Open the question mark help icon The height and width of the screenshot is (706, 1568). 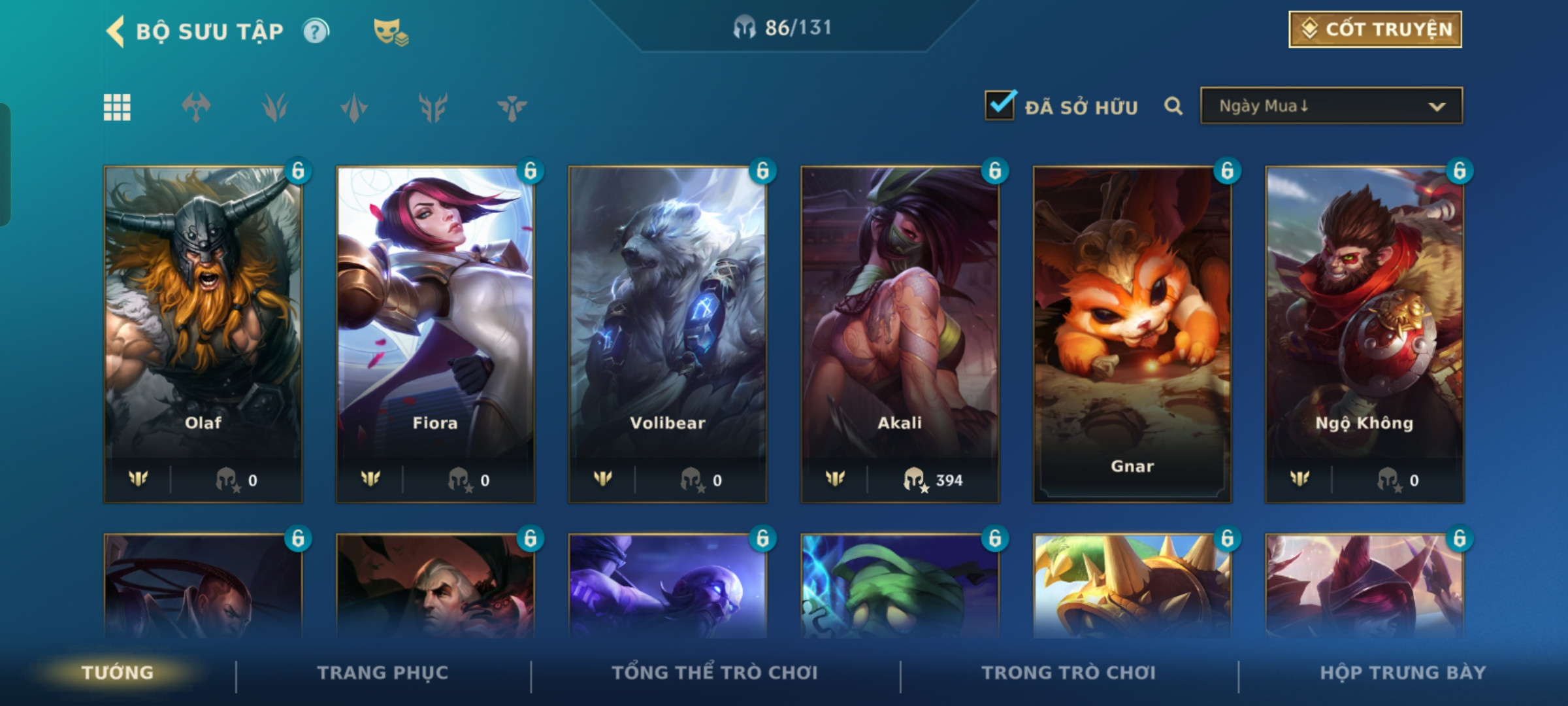pos(316,31)
